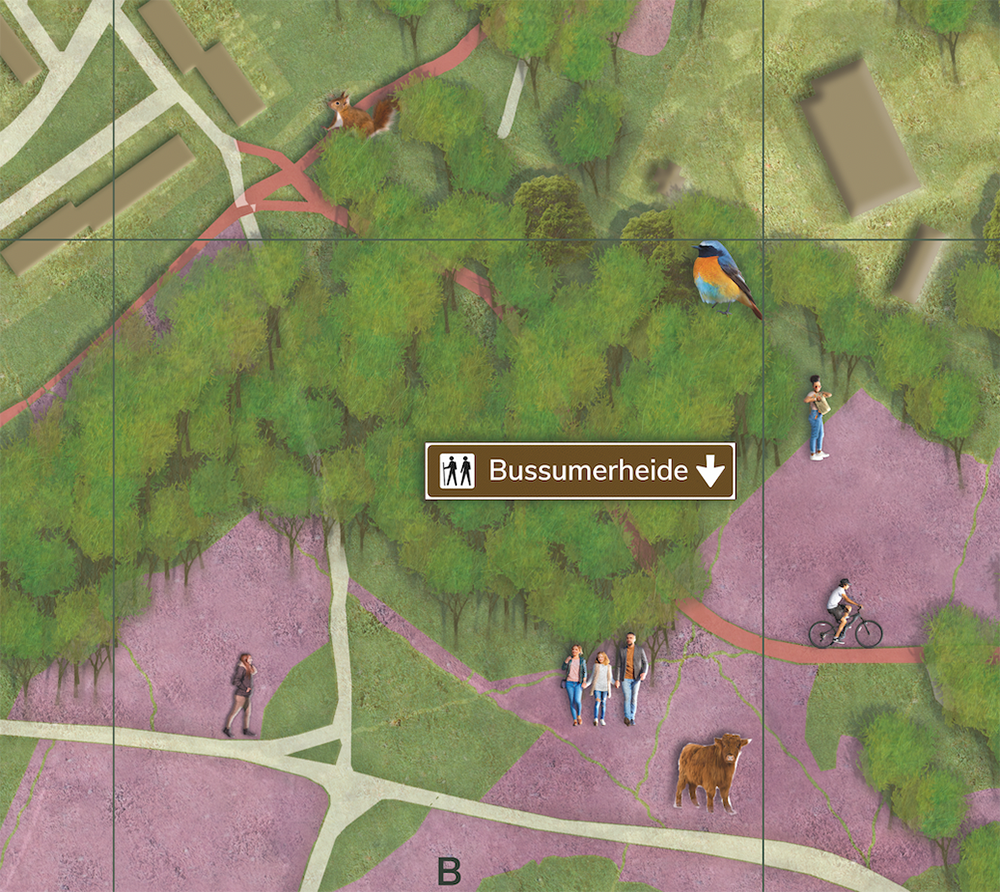Select the Bussumerheide hiking sign
Viewport: 1000px width, 892px height.
[x=580, y=471]
